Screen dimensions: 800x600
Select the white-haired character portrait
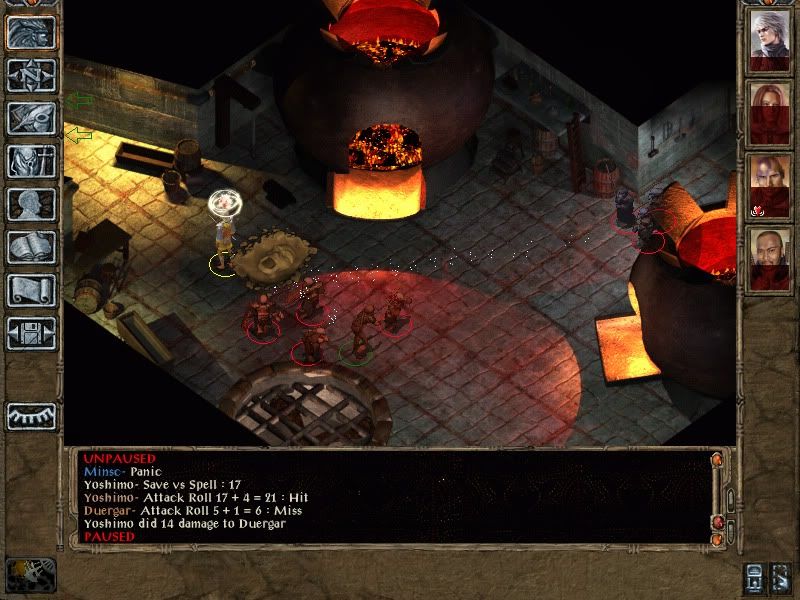click(770, 38)
